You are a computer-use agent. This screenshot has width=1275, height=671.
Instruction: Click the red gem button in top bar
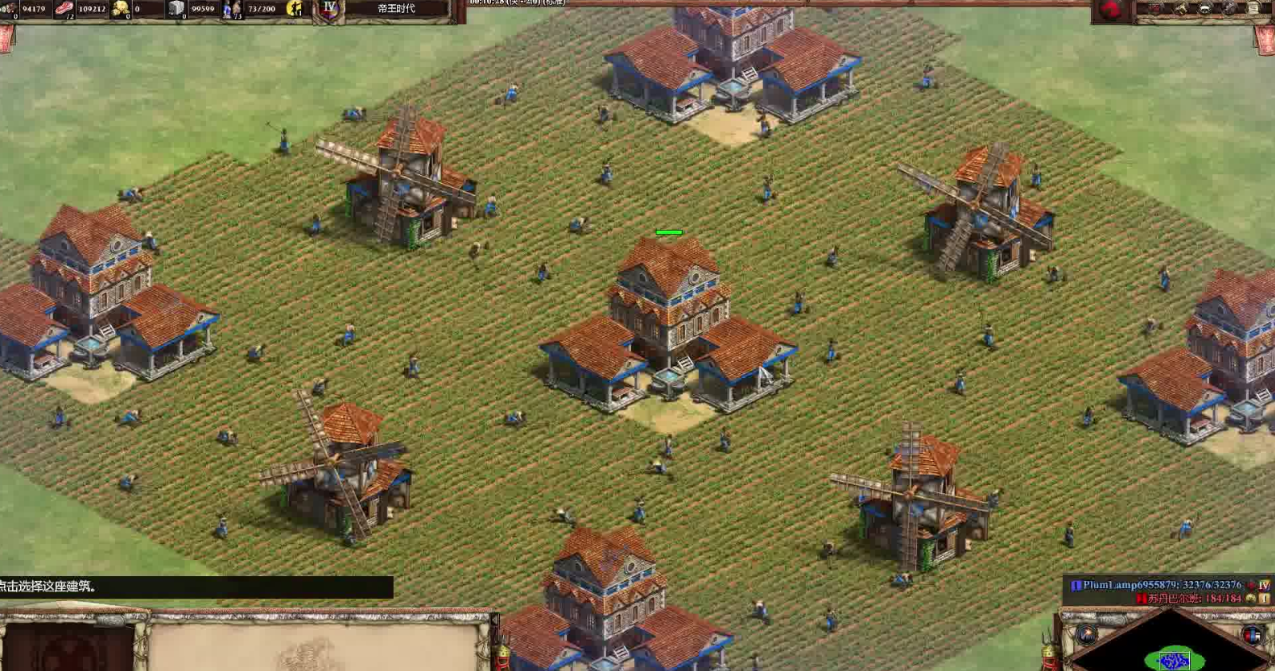pyautogui.click(x=1110, y=10)
